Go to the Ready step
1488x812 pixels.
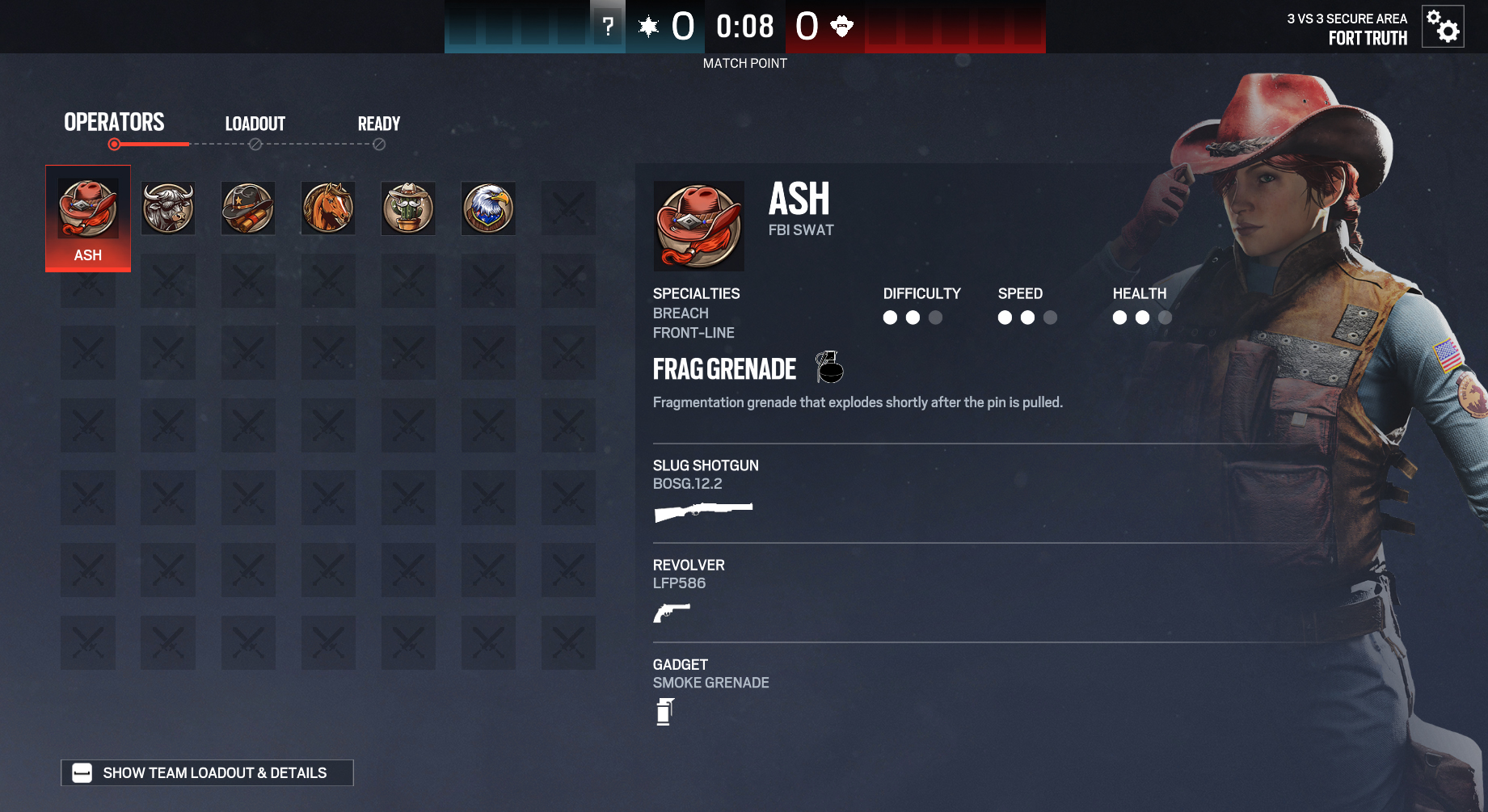tap(379, 124)
